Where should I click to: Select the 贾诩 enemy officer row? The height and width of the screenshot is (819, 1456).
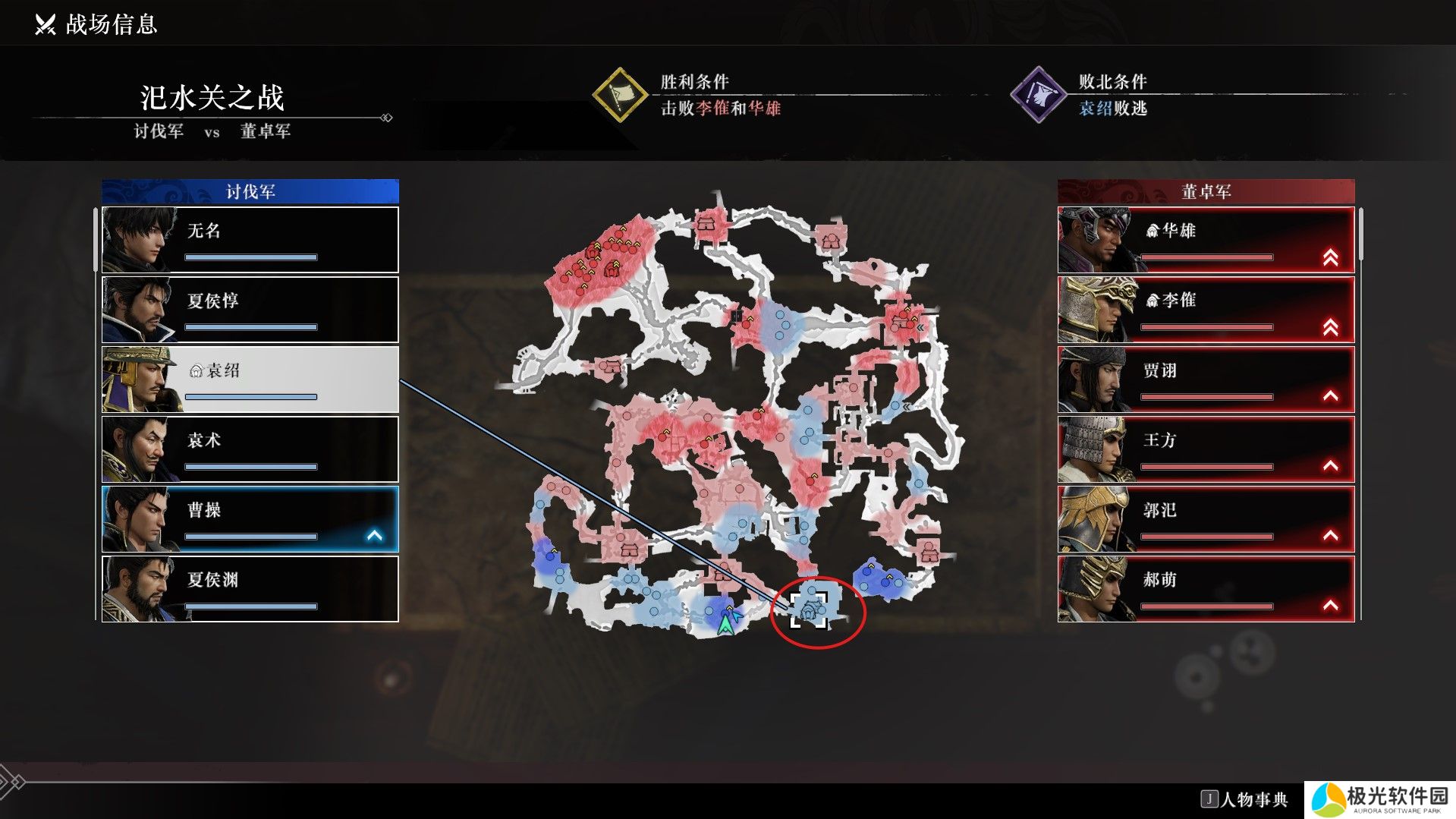(x=1206, y=380)
